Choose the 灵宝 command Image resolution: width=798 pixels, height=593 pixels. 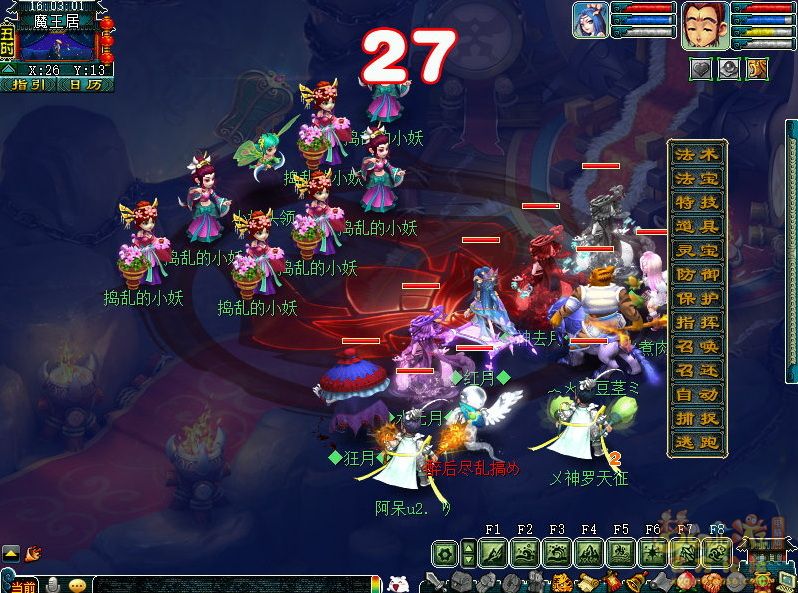(x=696, y=251)
